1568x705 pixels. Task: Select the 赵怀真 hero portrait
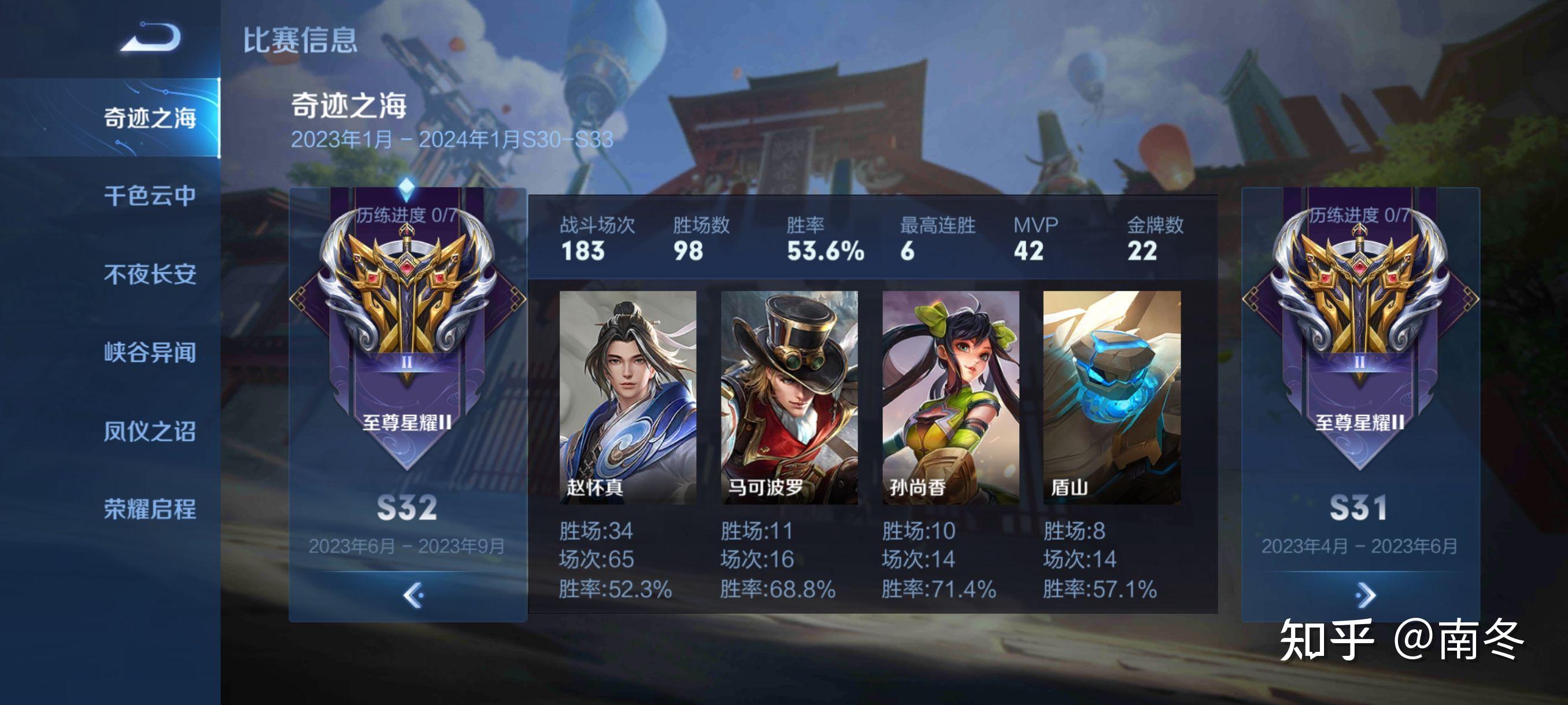(x=627, y=396)
